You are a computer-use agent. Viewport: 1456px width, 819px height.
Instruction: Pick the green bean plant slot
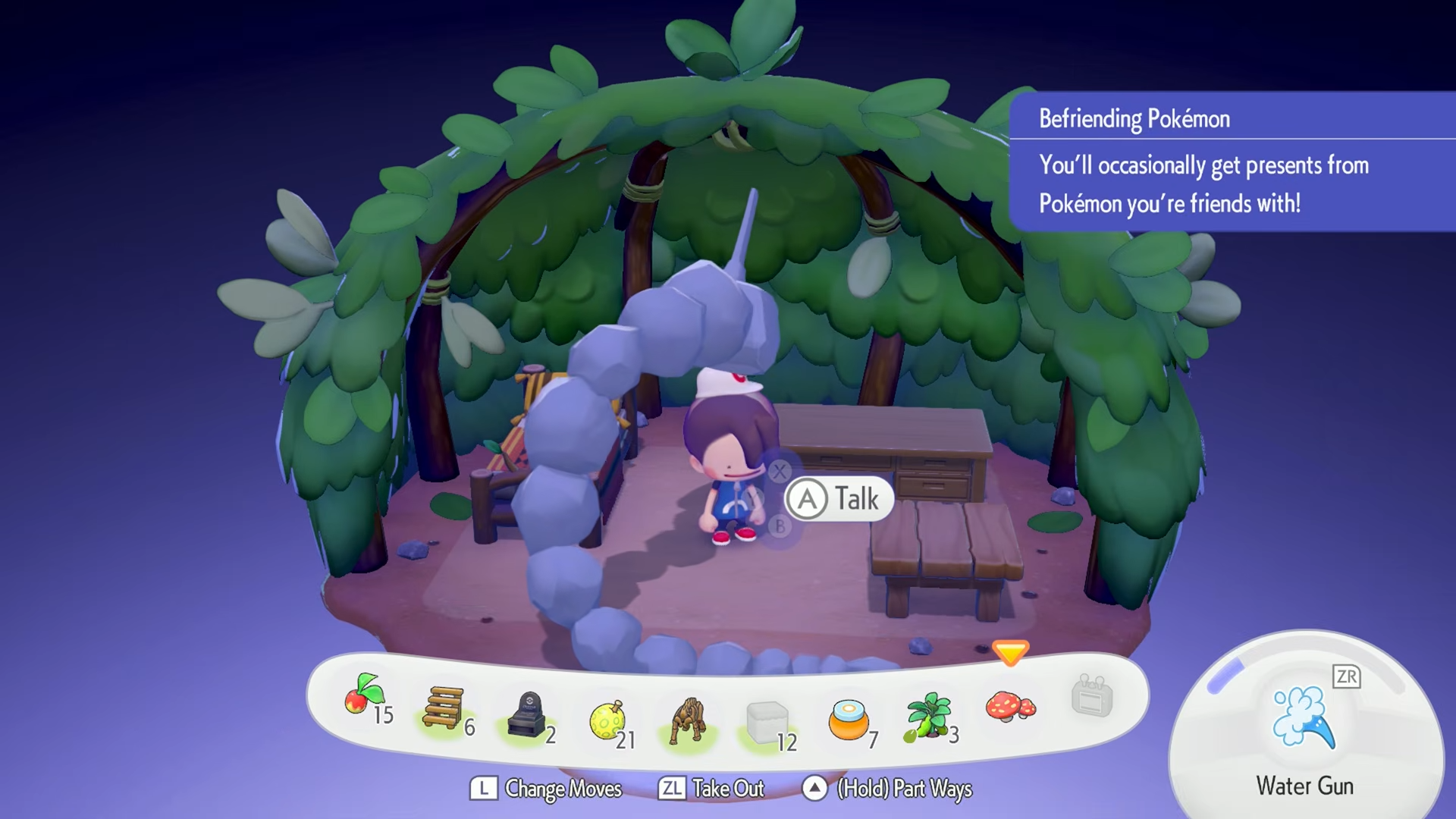pos(928,715)
